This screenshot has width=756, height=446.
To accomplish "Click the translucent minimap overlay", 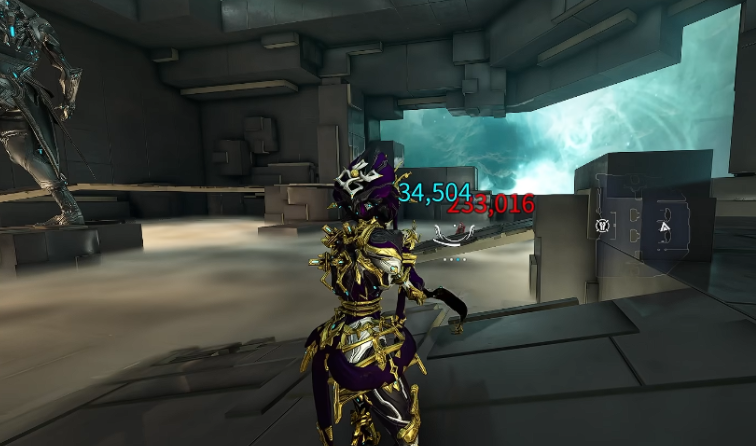I will point(652,222).
